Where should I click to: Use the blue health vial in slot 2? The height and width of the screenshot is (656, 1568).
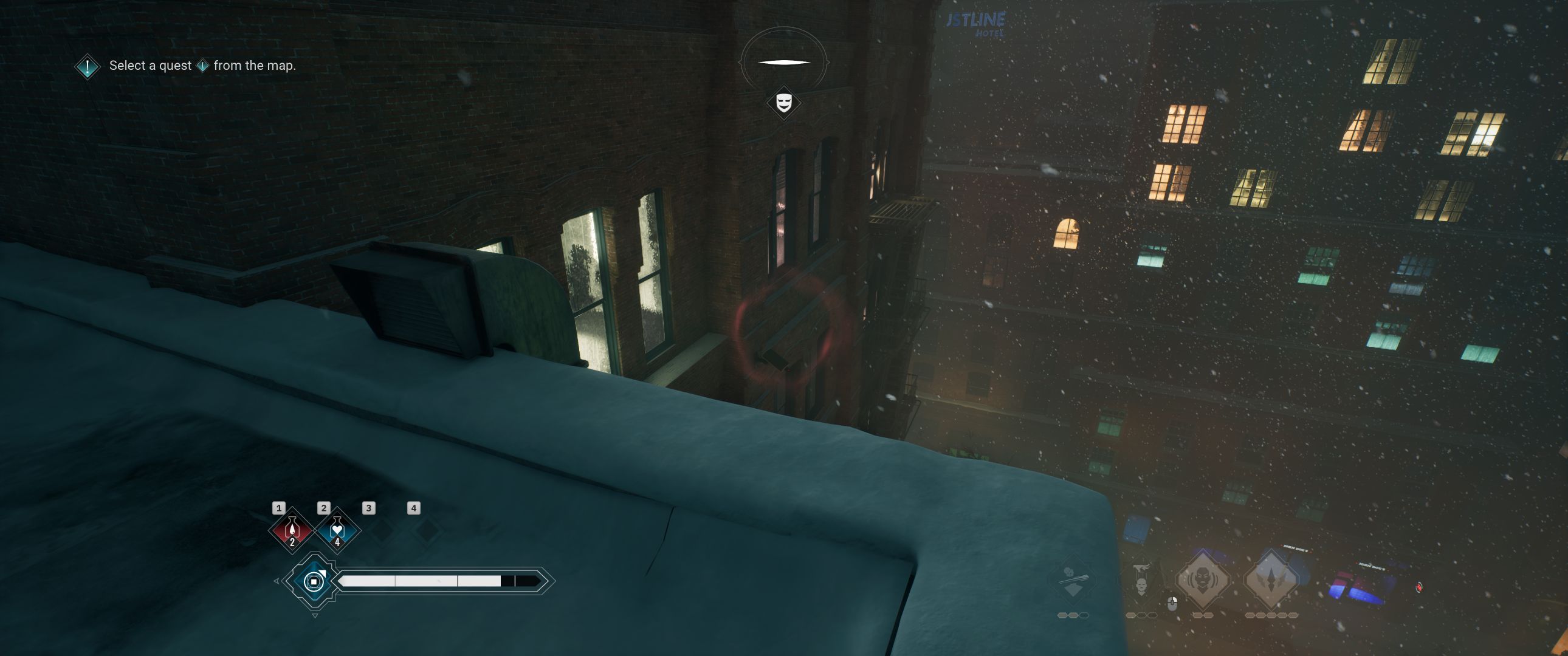[x=336, y=530]
